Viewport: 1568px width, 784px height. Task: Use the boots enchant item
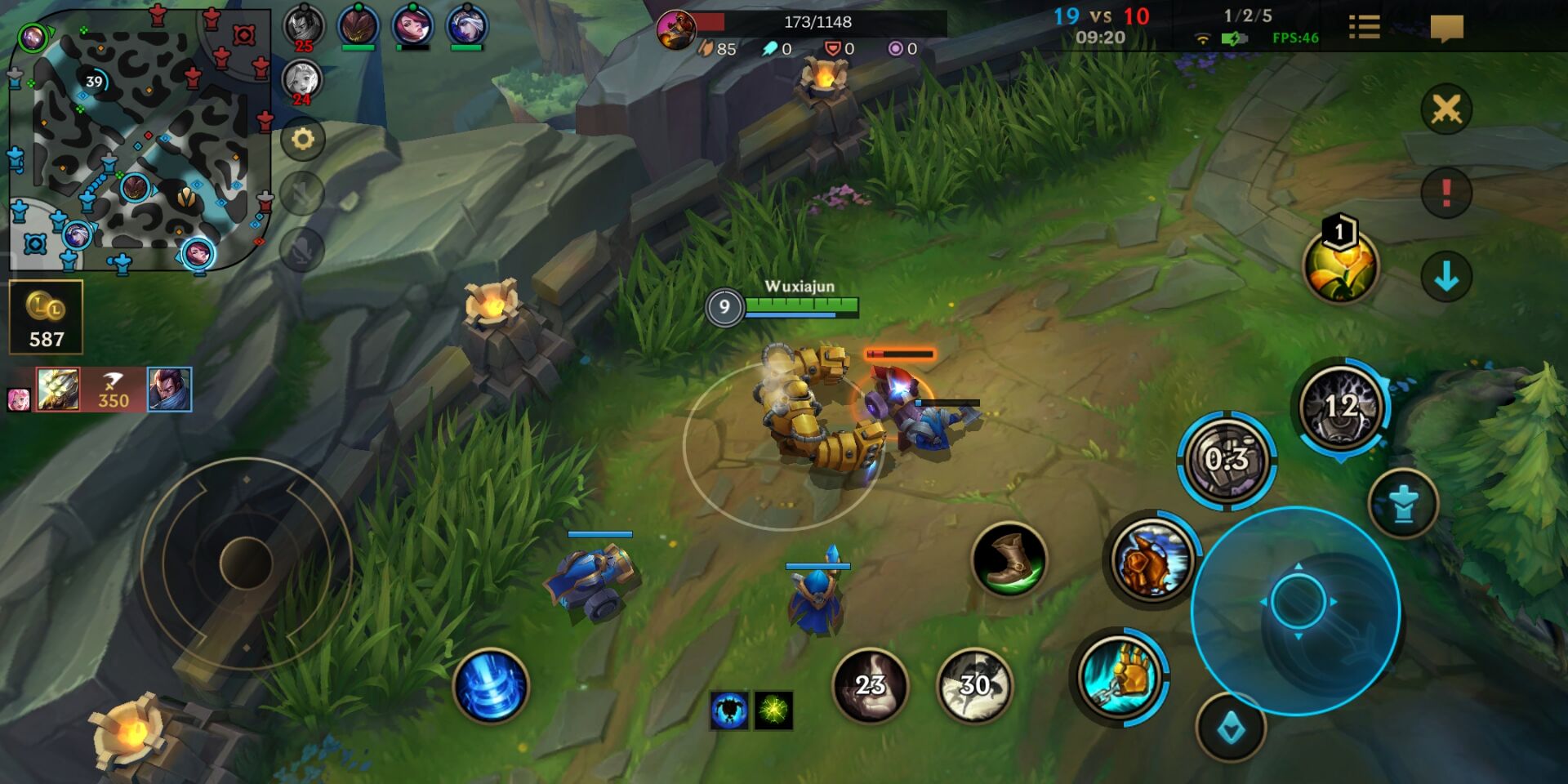1009,559
